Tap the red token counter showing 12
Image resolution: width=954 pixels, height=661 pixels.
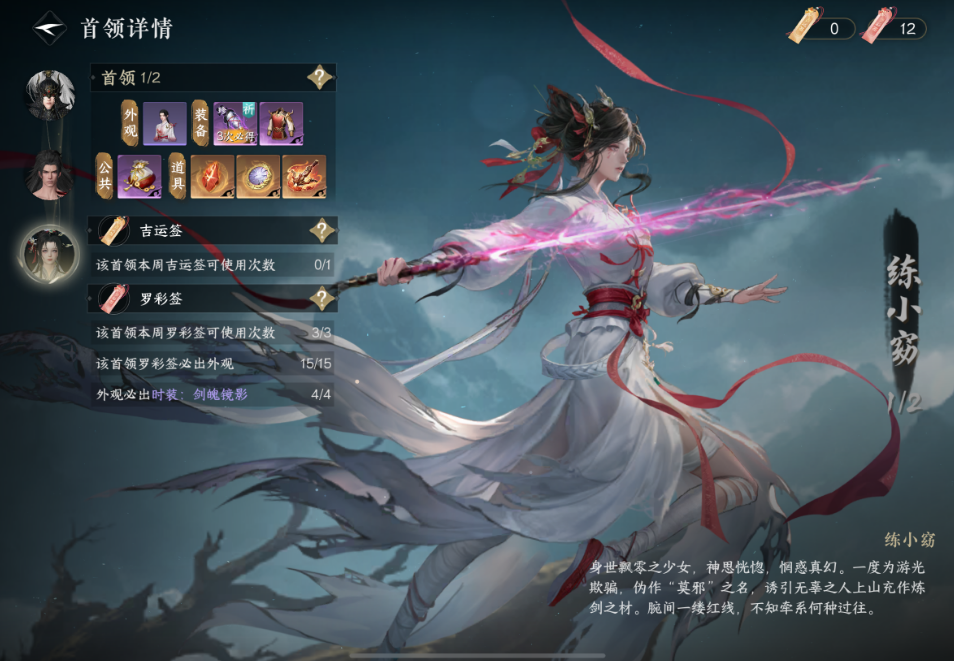(895, 28)
